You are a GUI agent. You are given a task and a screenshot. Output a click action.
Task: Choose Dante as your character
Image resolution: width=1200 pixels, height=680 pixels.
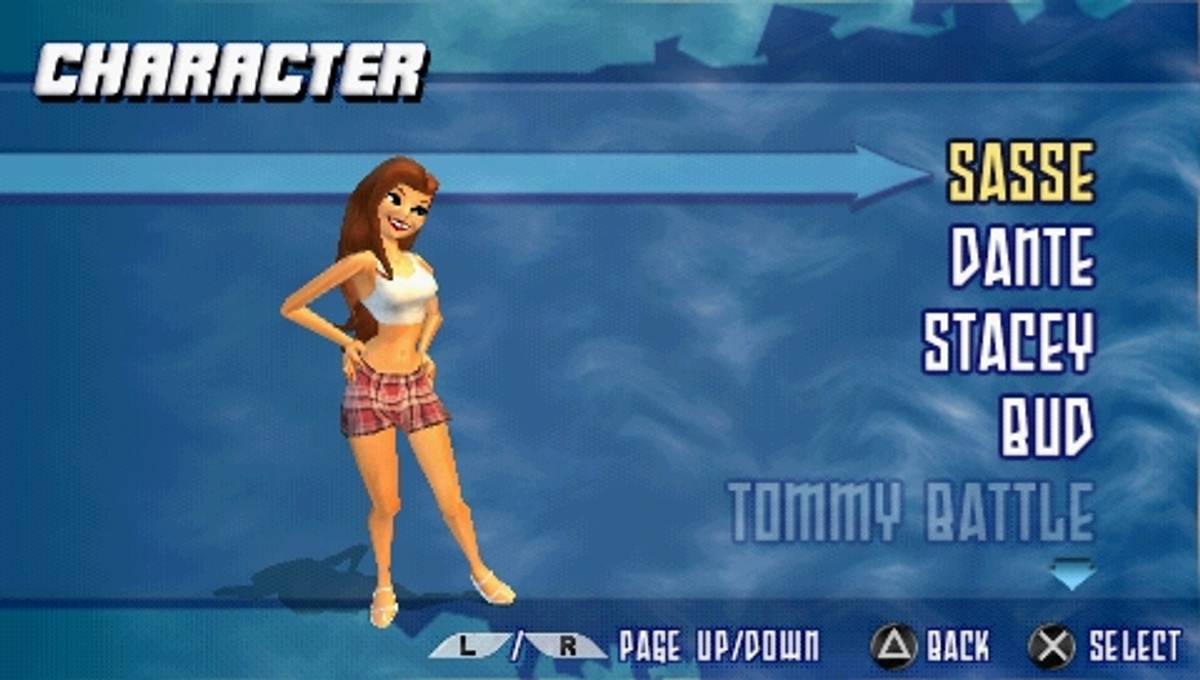(1022, 257)
